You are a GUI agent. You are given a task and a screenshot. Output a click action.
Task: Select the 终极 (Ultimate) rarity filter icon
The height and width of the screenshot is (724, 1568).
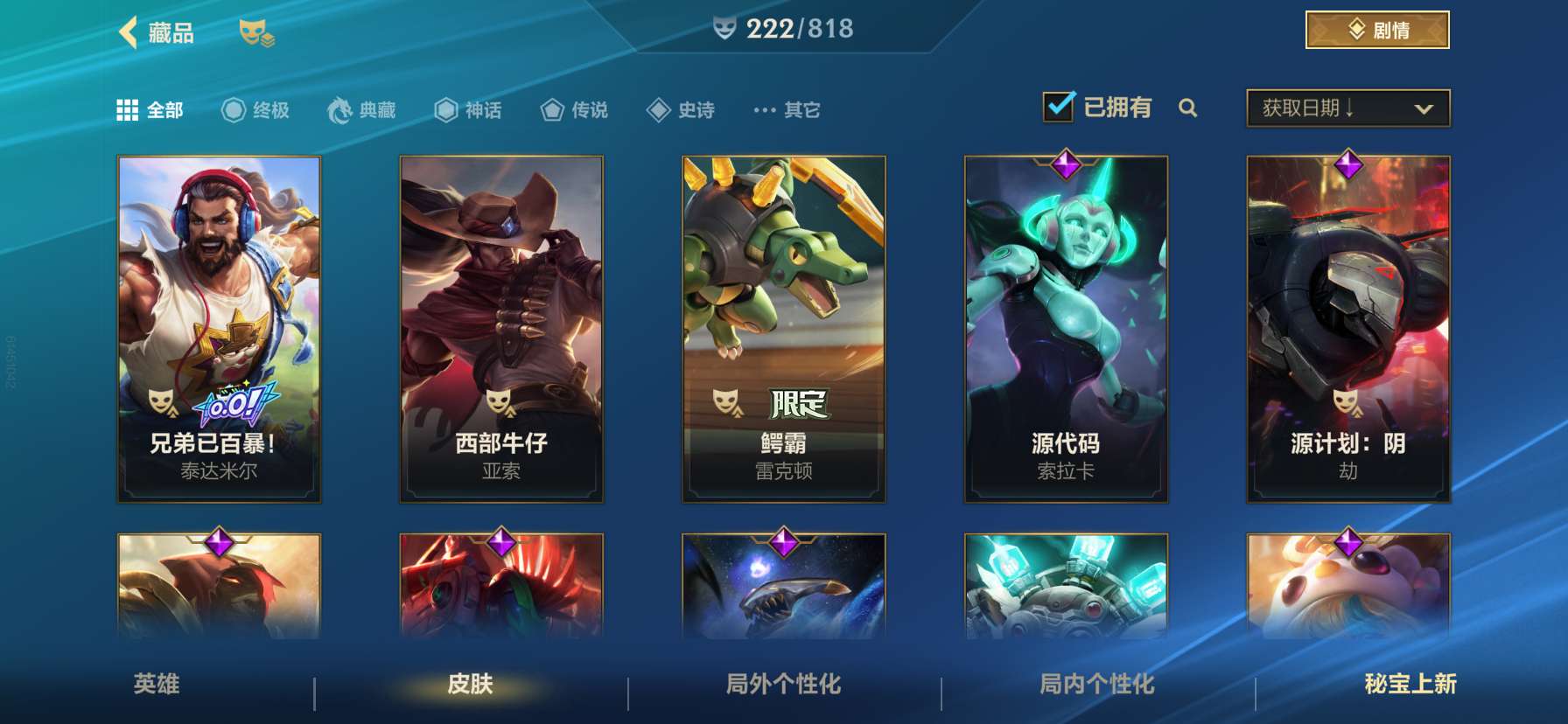[232, 109]
